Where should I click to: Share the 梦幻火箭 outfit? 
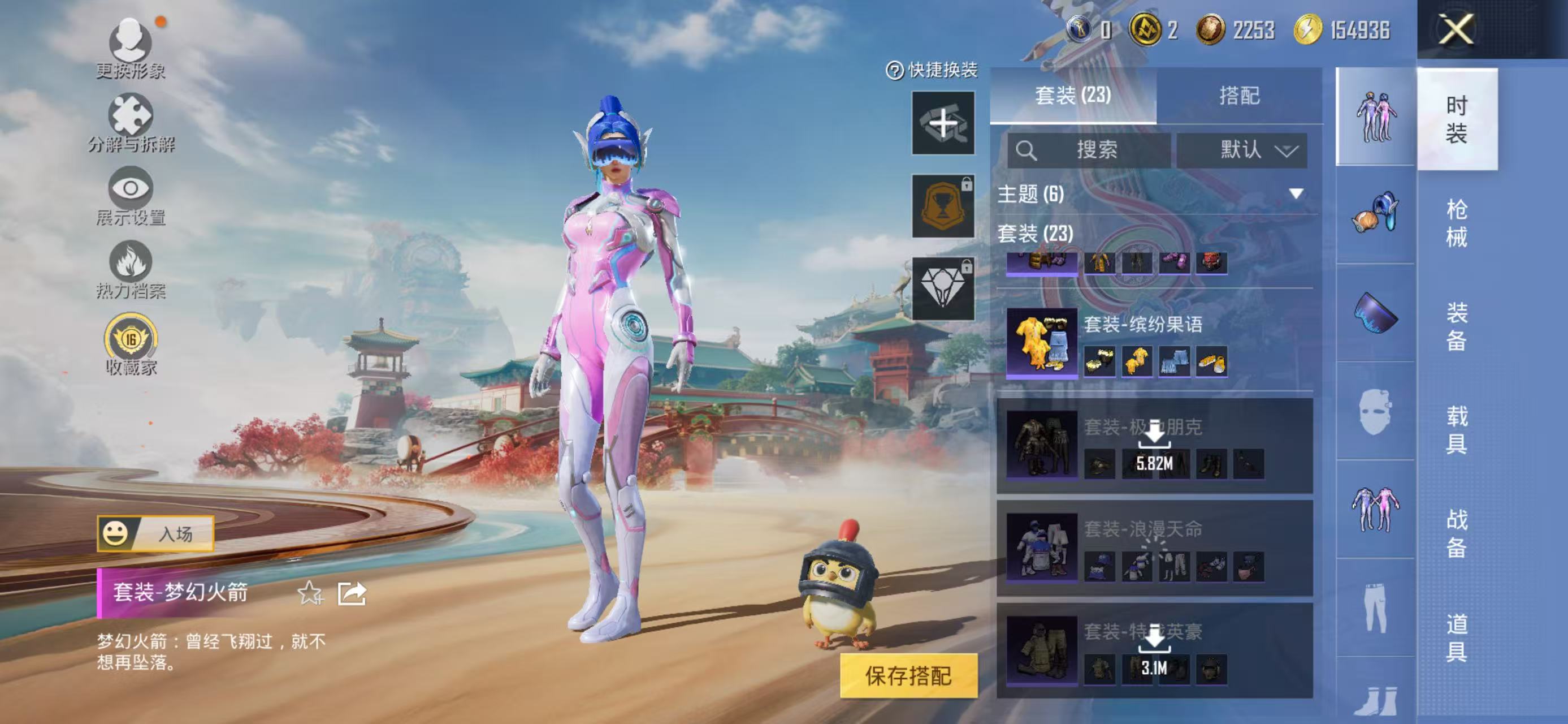[x=352, y=593]
